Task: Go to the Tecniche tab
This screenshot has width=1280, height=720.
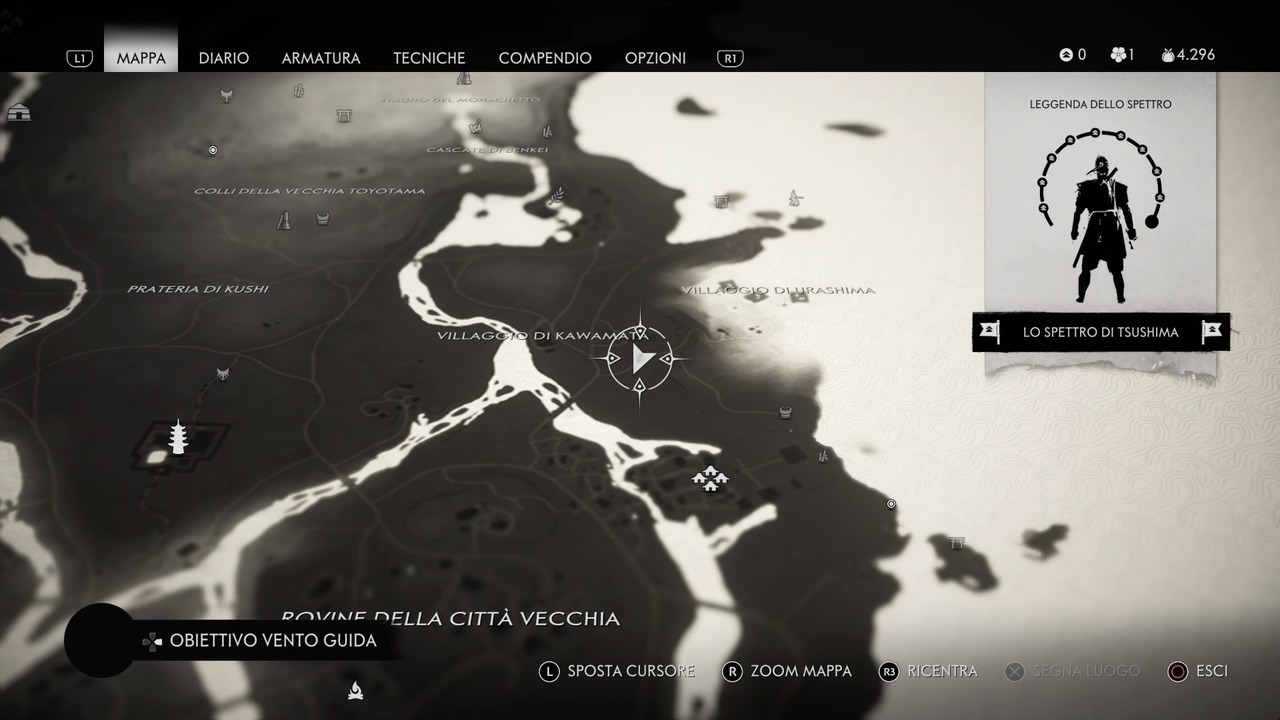Action: tap(429, 58)
